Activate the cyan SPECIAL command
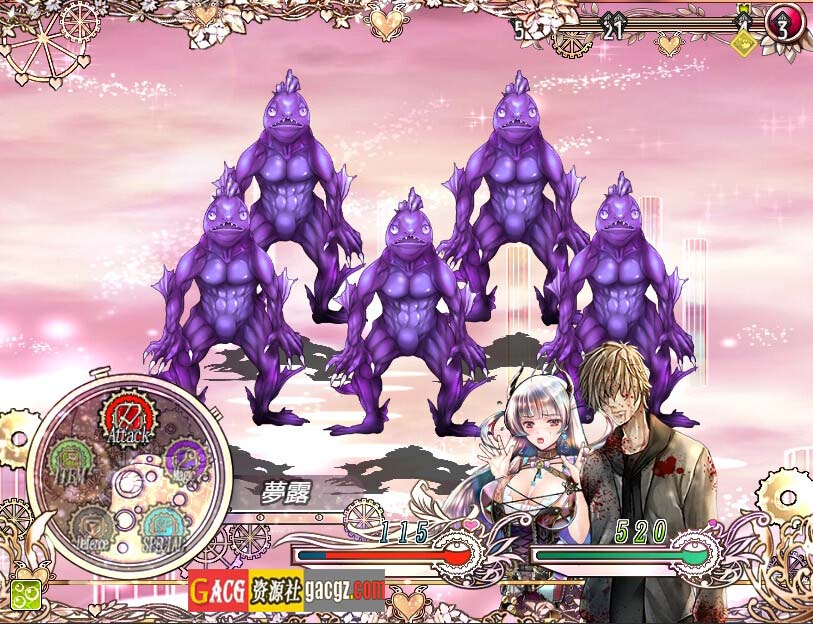The image size is (813, 624). tap(162, 526)
